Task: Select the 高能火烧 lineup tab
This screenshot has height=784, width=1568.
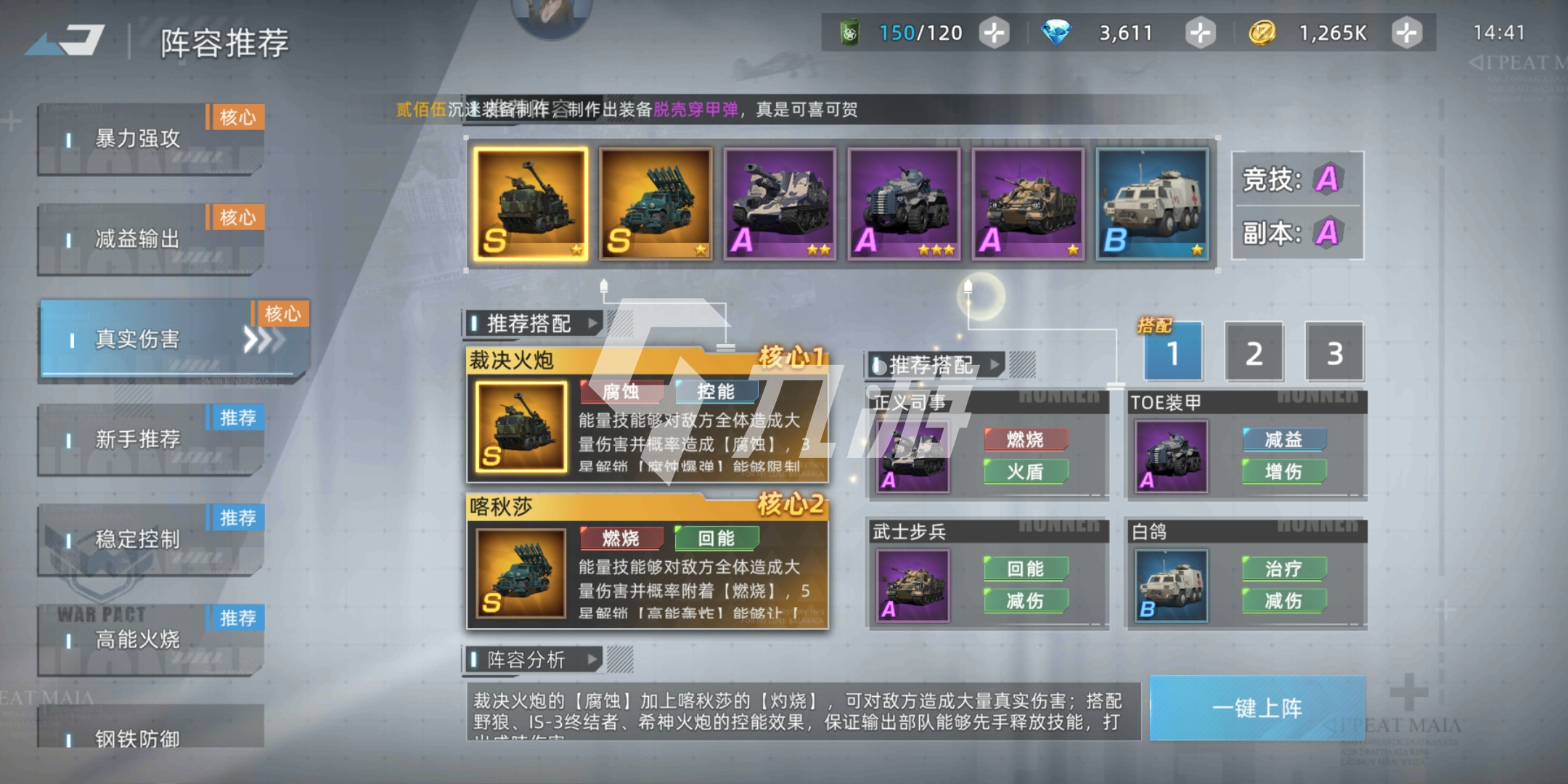Action: point(150,640)
